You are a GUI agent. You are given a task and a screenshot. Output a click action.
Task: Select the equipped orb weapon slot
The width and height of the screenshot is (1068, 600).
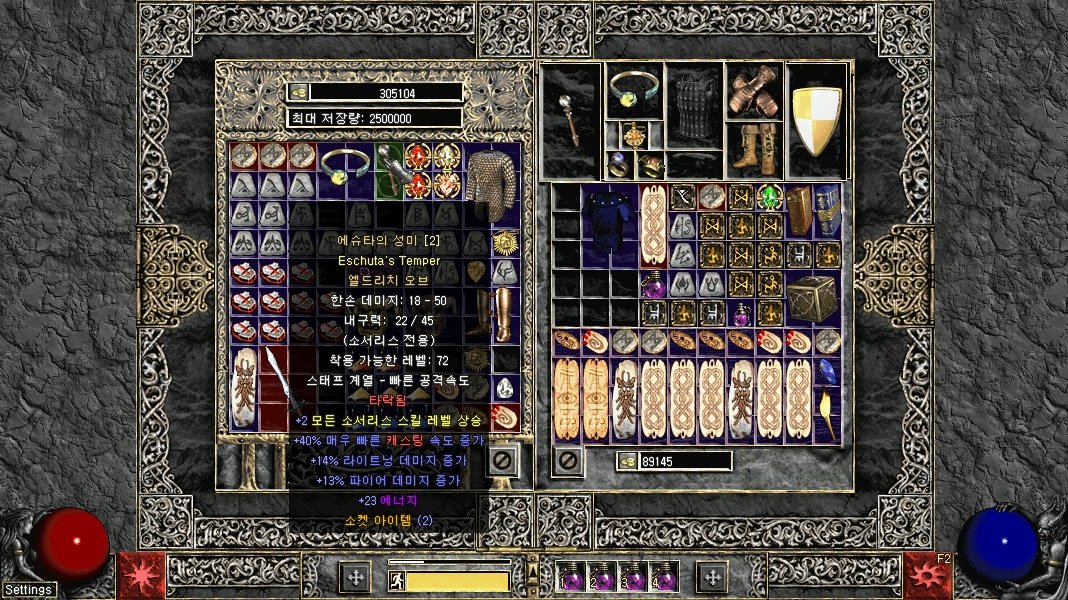pos(571,121)
